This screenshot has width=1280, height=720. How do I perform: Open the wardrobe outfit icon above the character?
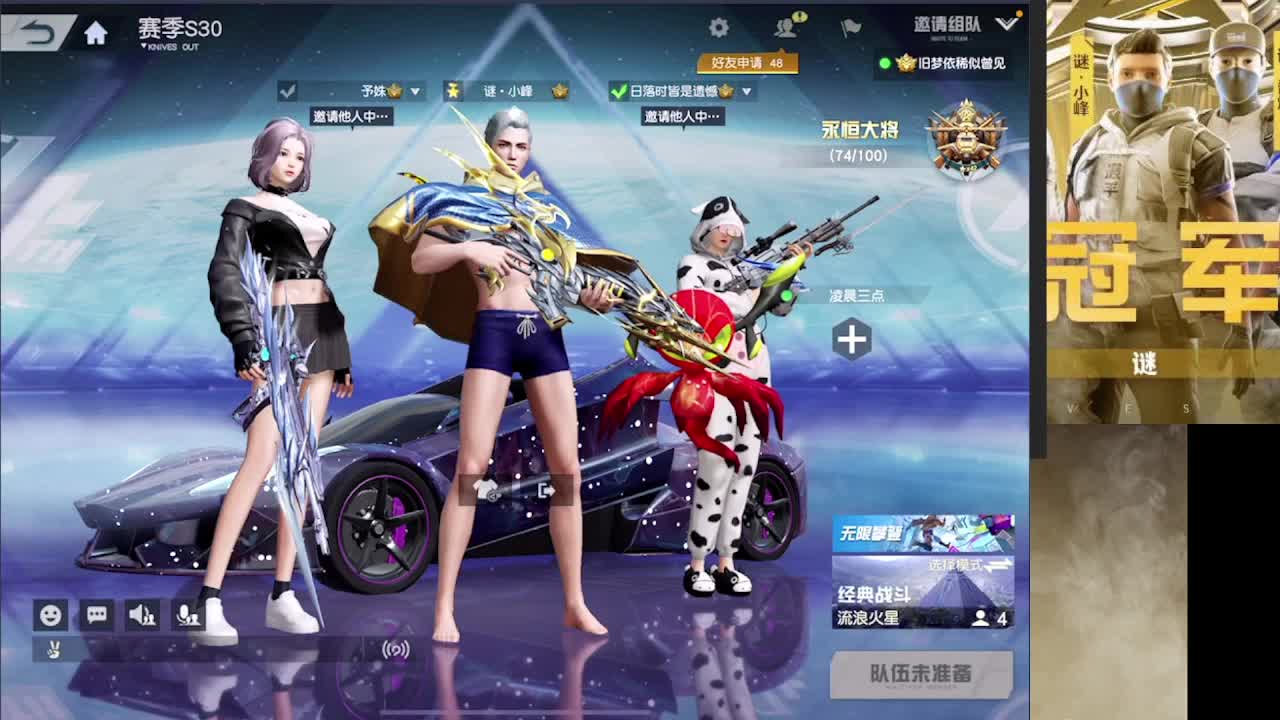(x=487, y=488)
